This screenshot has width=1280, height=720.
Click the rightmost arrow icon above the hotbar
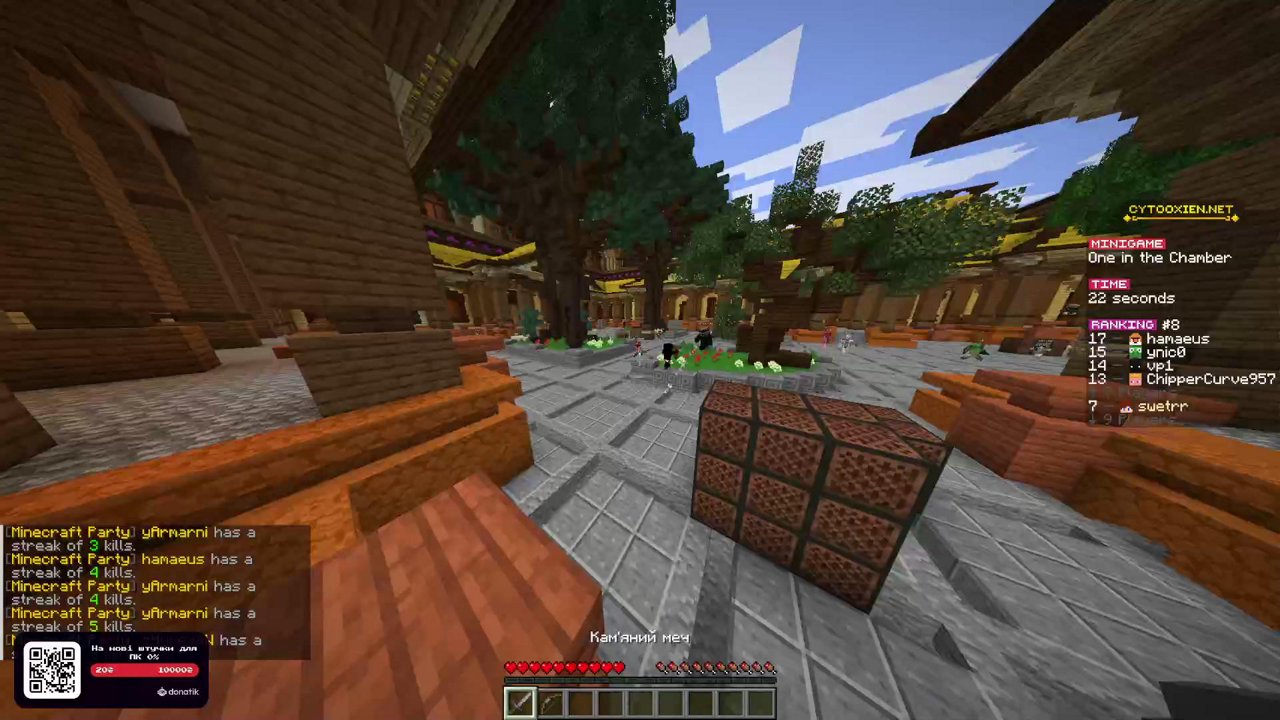[x=769, y=667]
